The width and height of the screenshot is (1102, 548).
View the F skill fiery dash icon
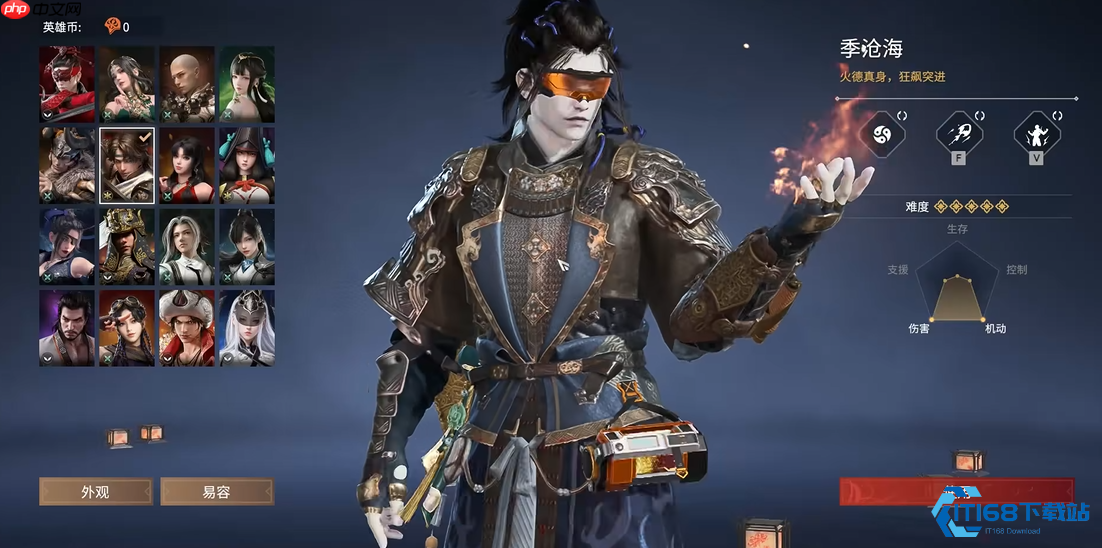click(957, 134)
